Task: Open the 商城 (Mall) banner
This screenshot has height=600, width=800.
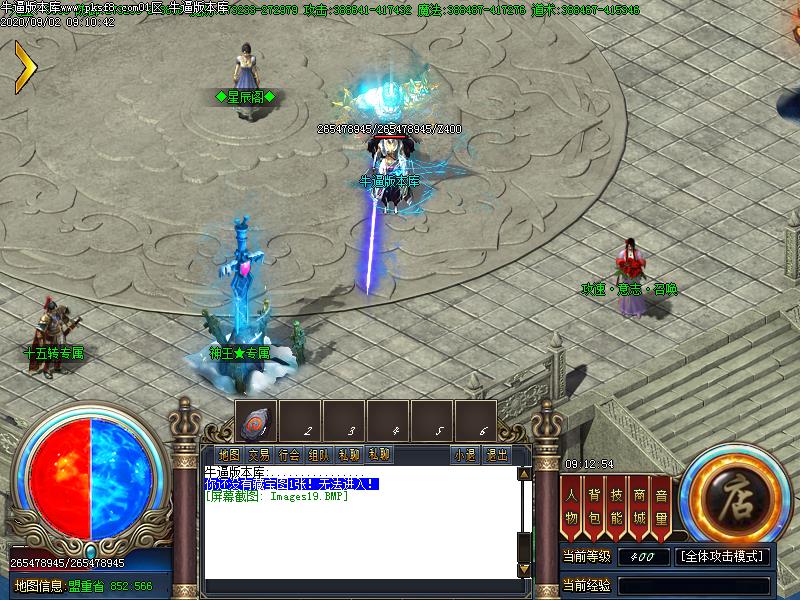Action: (x=639, y=504)
